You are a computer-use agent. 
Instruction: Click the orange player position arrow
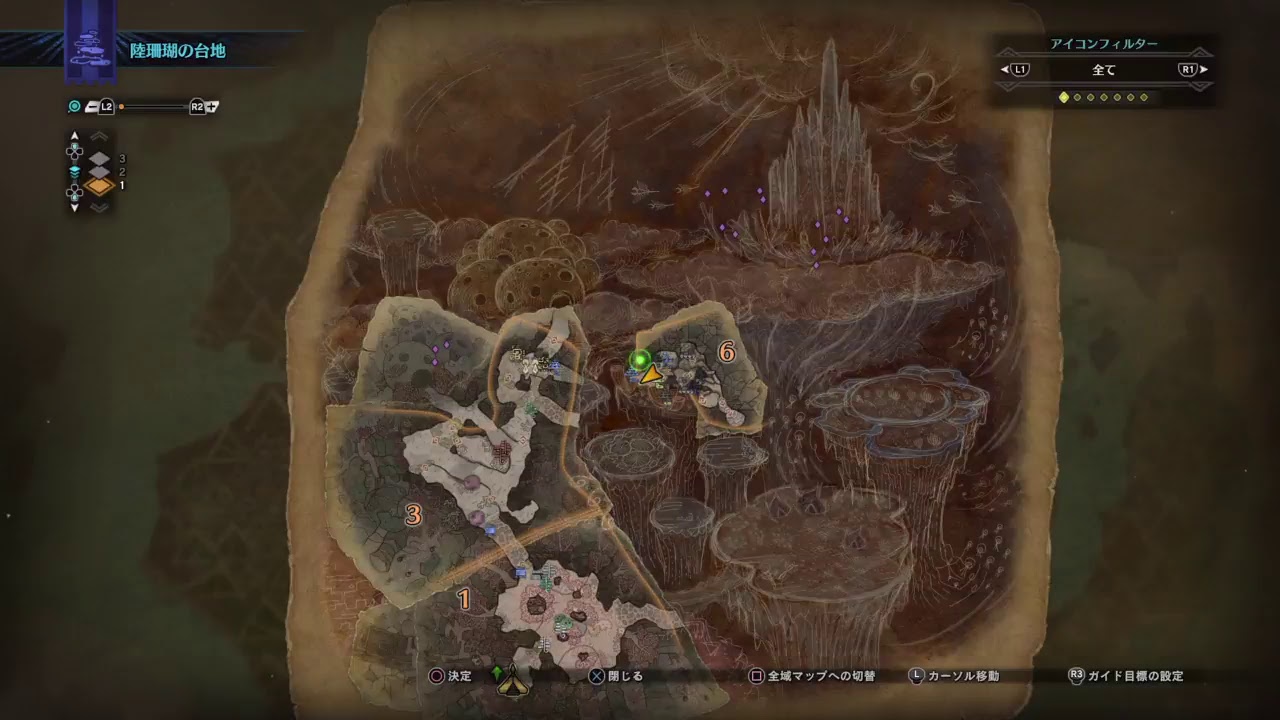point(652,375)
